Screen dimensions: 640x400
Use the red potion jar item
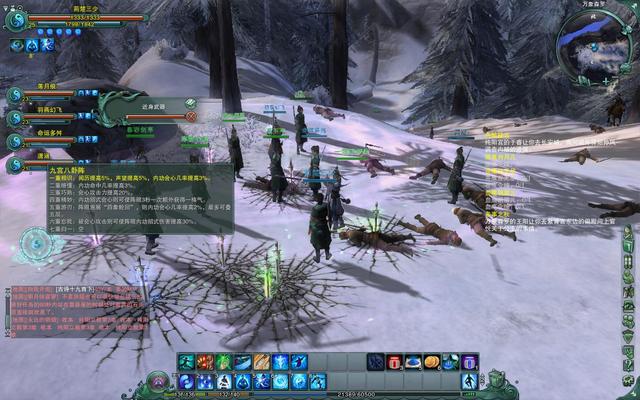(x=394, y=361)
